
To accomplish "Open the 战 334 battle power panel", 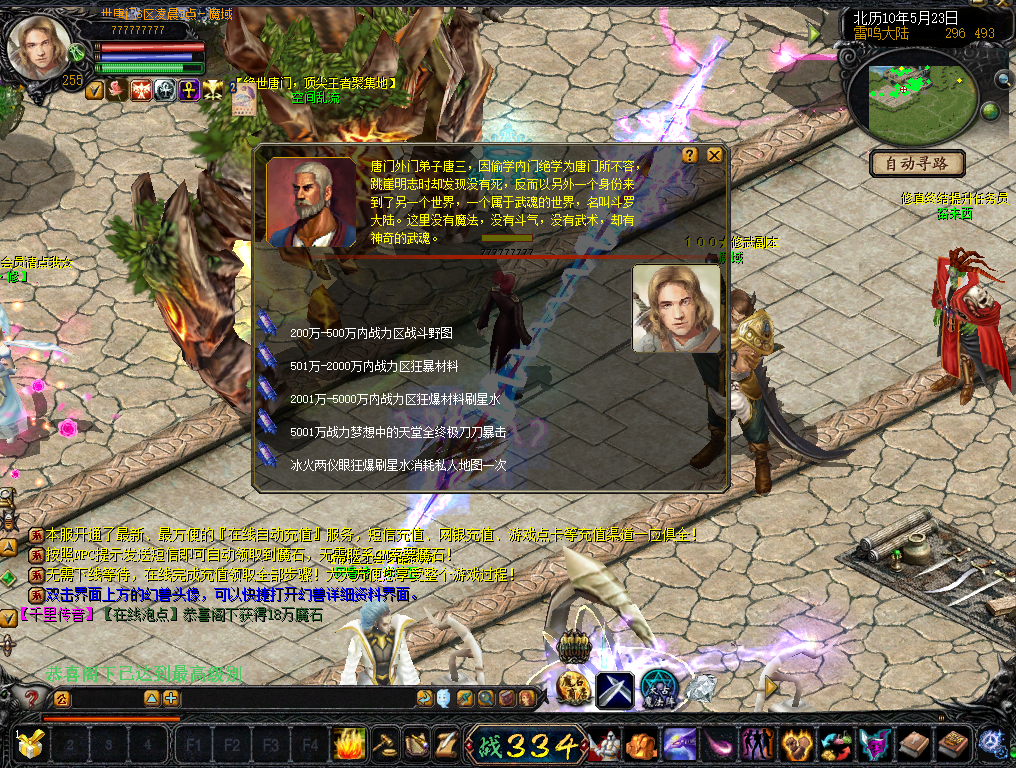I will click(527, 745).
